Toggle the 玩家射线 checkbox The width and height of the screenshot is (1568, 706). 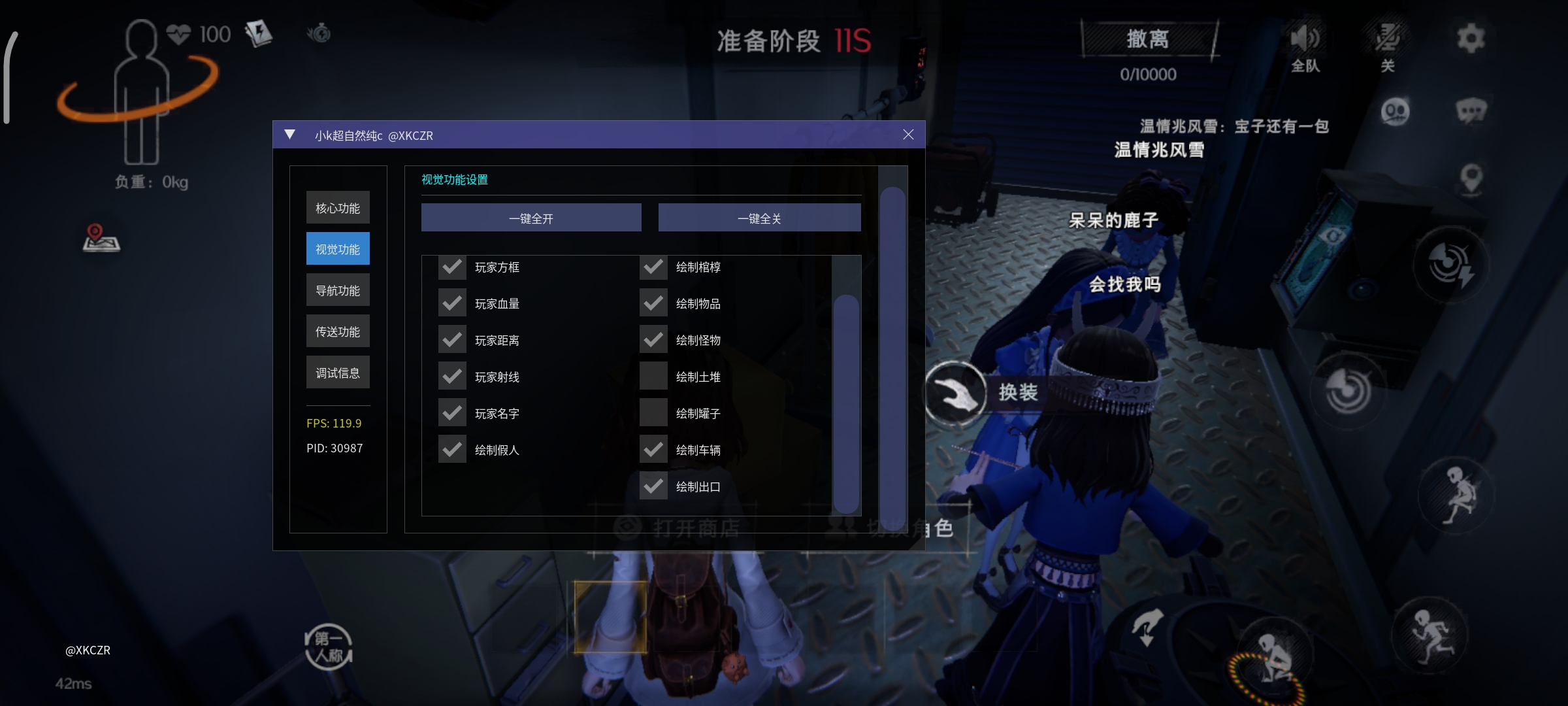coord(452,377)
